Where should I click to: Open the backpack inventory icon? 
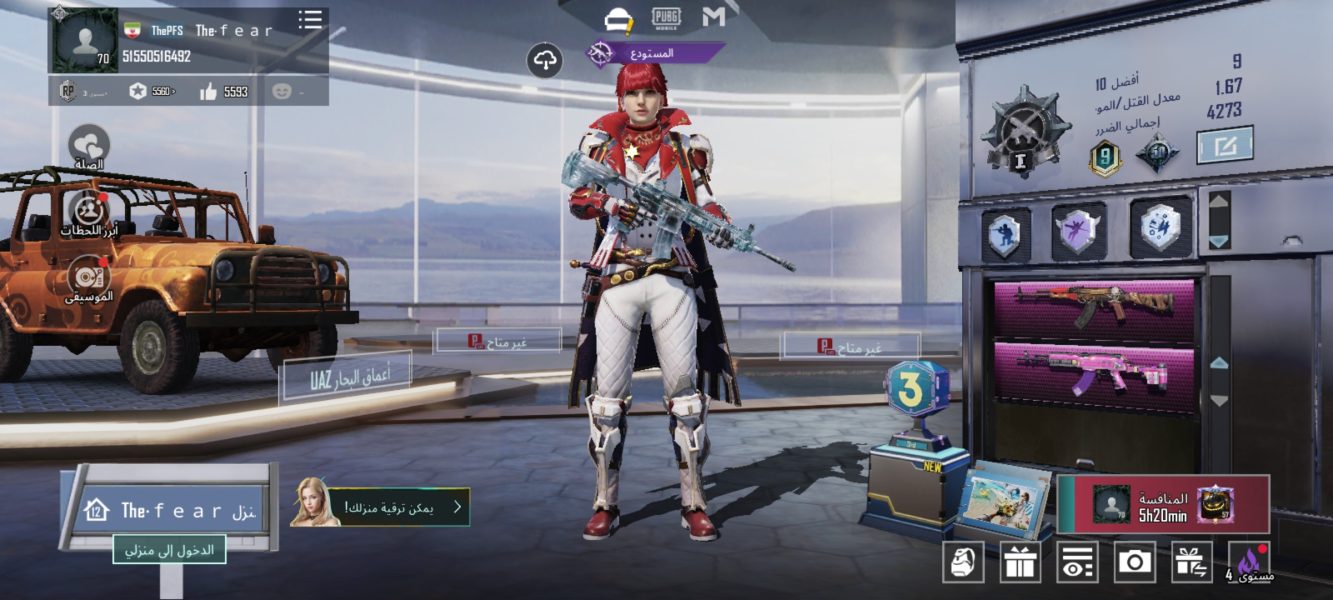[x=963, y=562]
